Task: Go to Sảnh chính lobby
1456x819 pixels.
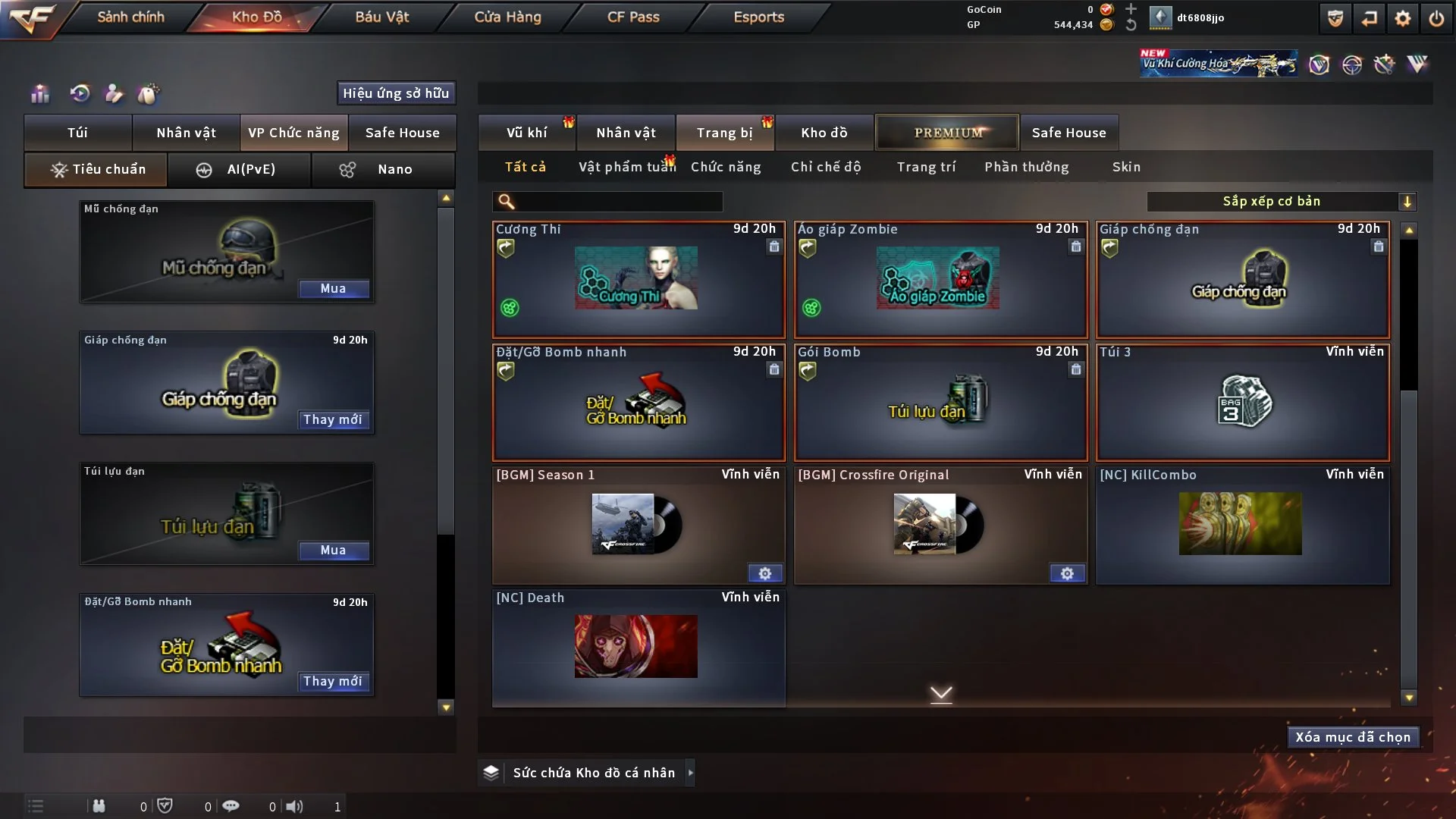Action: 130,17
